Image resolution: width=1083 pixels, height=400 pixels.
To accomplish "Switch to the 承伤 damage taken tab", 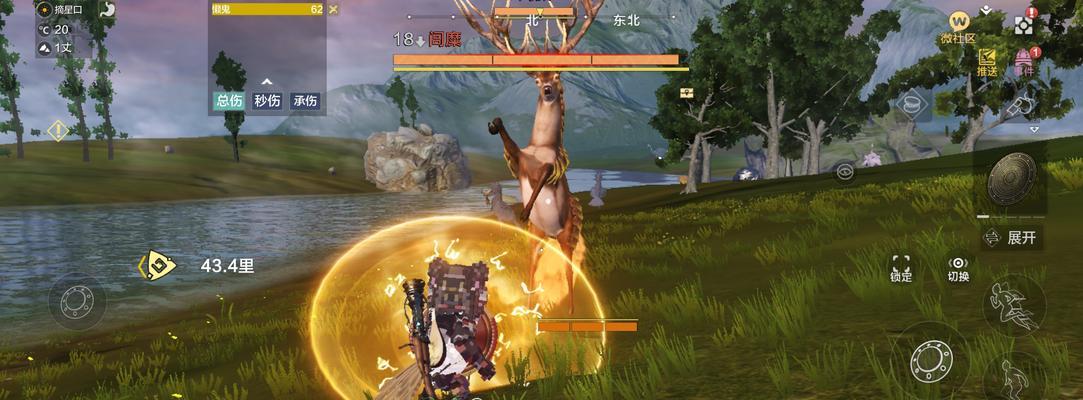I will click(305, 101).
